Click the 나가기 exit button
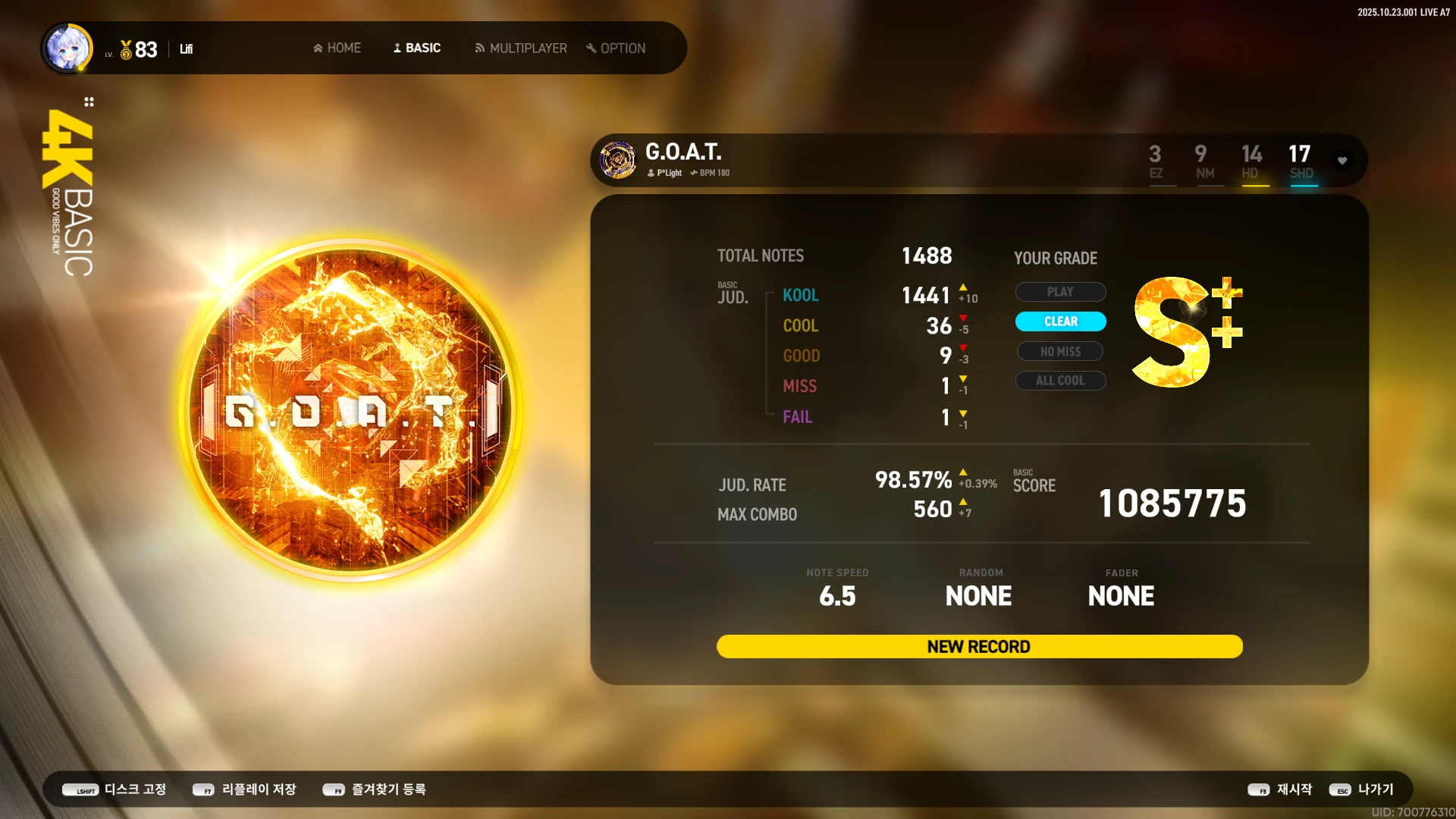Image resolution: width=1456 pixels, height=819 pixels. click(1362, 789)
